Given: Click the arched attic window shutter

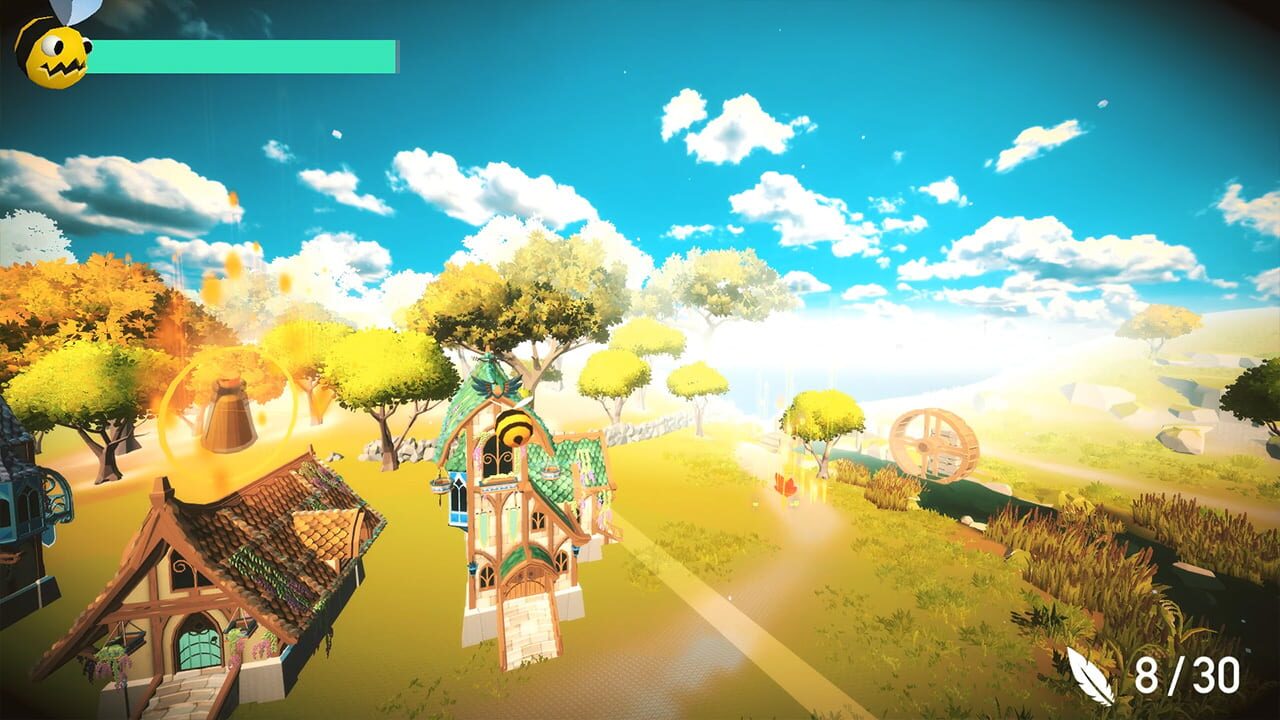Looking at the screenshot, I should (x=497, y=457).
